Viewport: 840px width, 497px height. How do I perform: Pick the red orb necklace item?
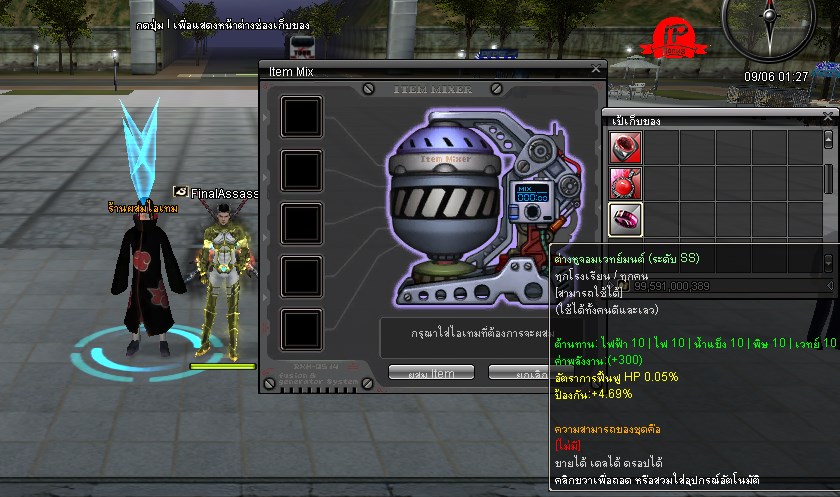click(x=625, y=183)
